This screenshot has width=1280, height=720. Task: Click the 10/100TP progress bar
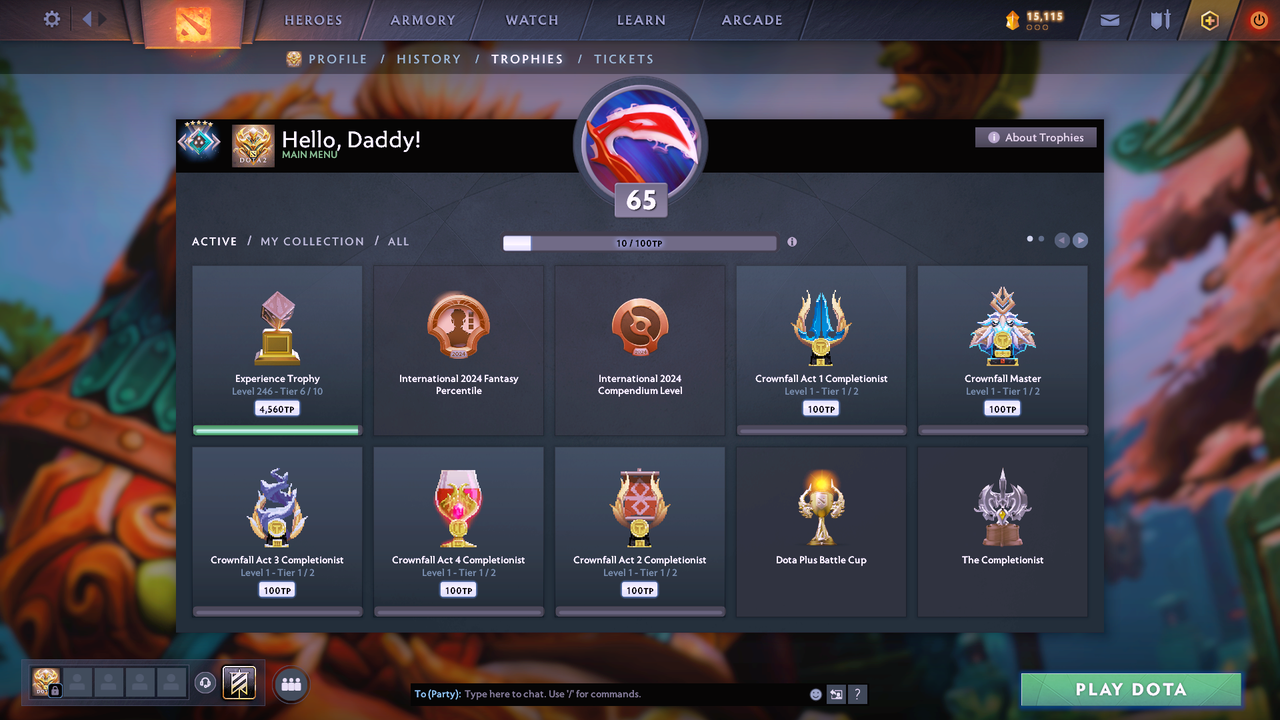click(640, 242)
